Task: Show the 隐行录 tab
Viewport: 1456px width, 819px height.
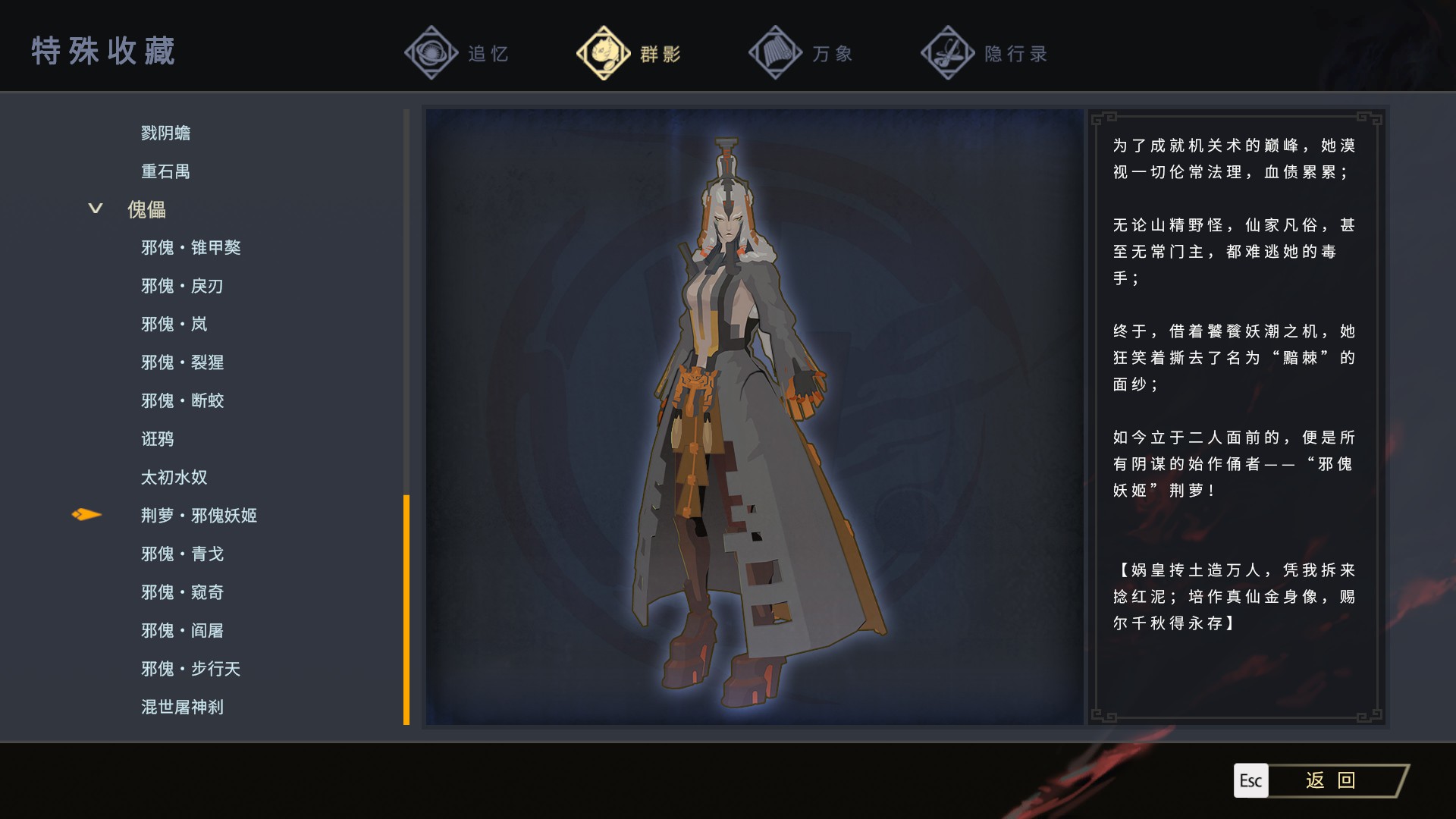Action: pos(984,53)
